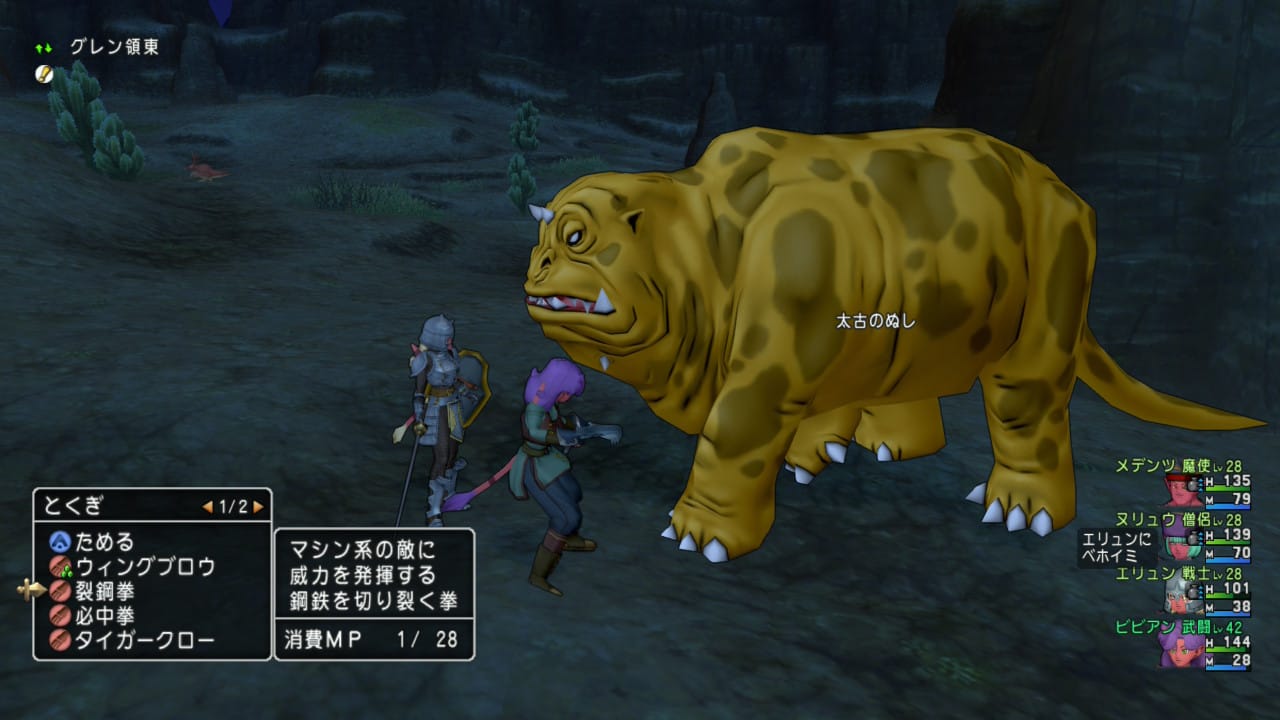Click the 必中拳 skill icon
The width and height of the screenshot is (1280, 720).
coord(58,616)
